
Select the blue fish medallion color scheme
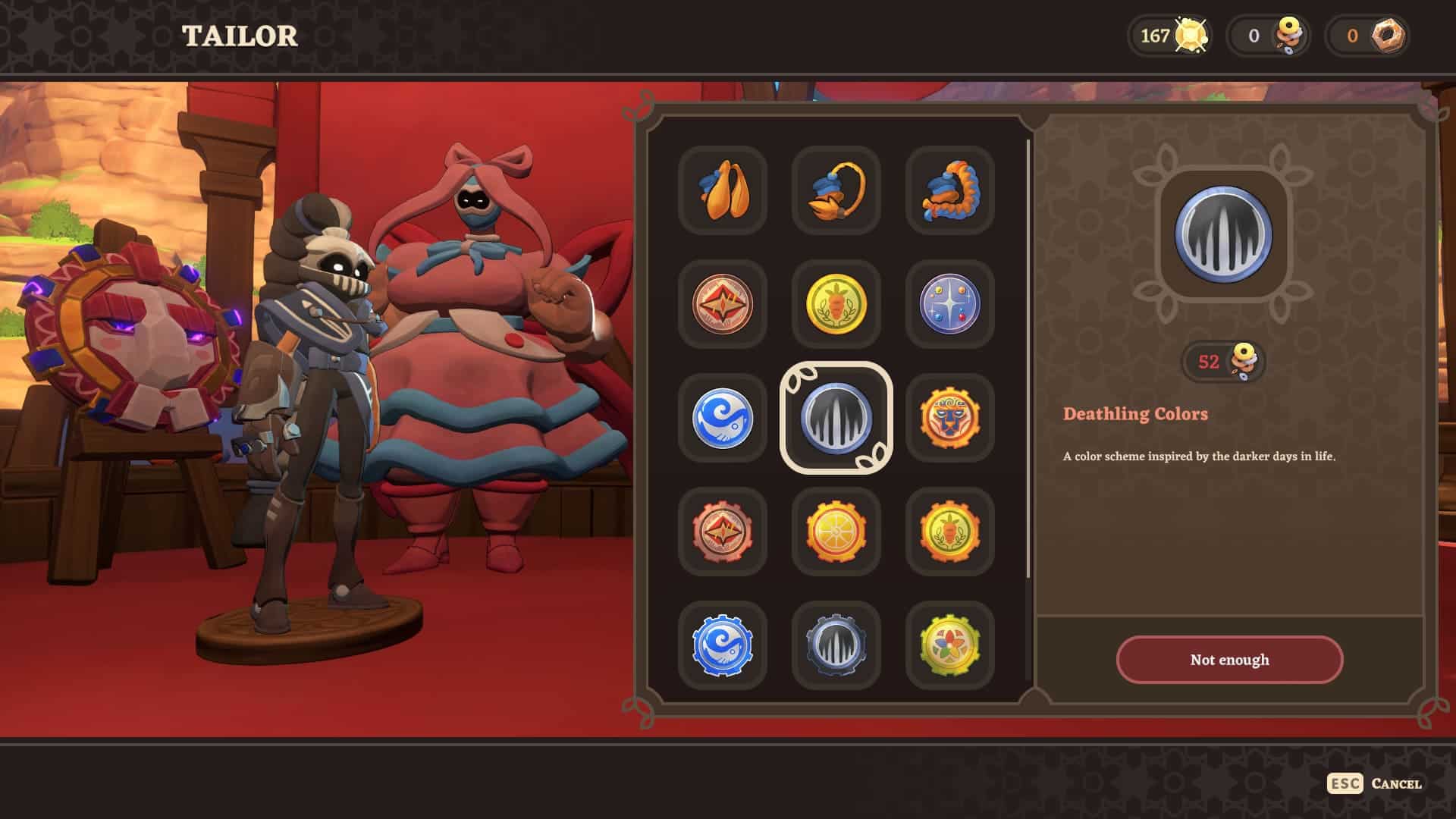tap(722, 419)
